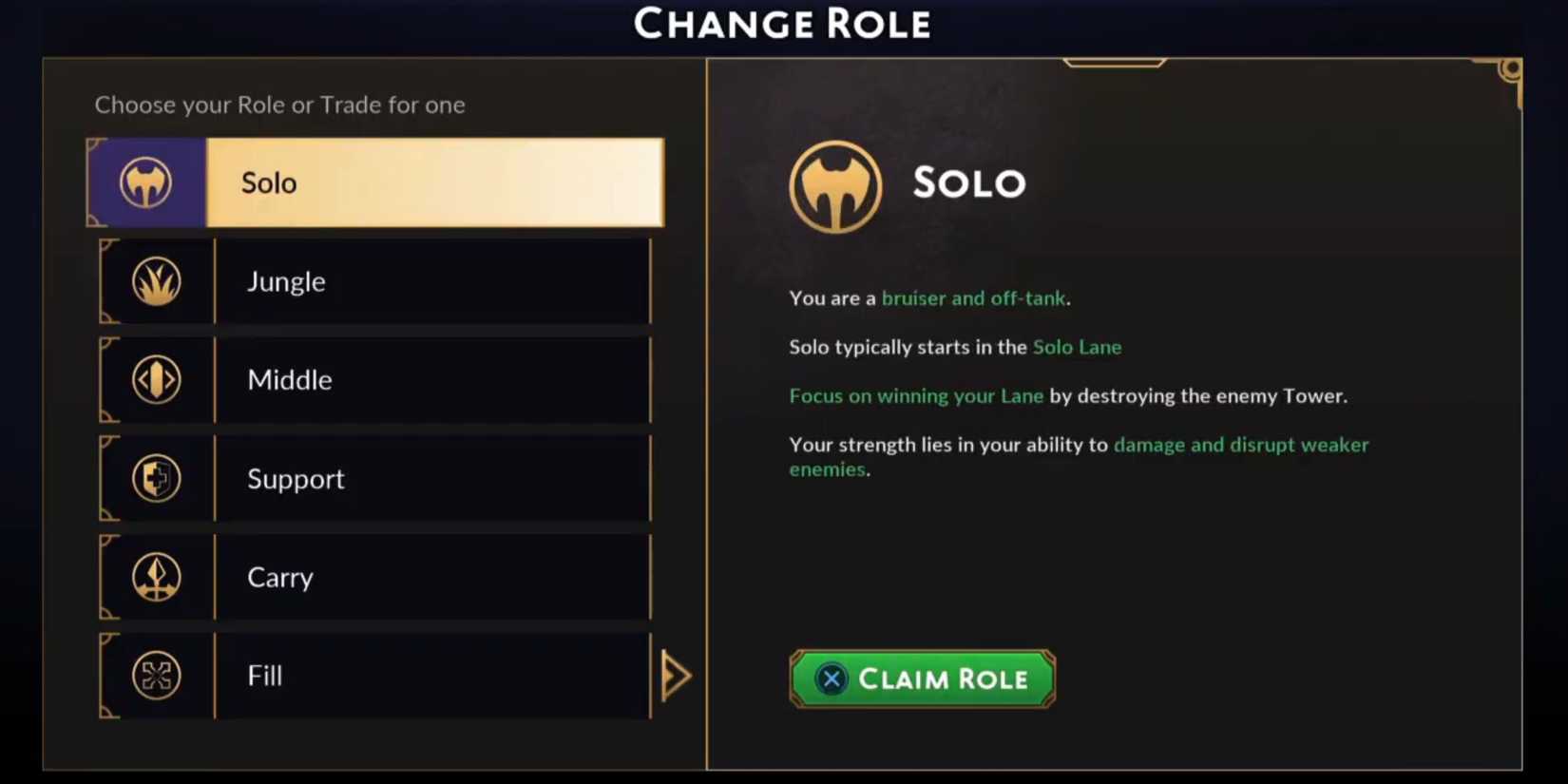Click the Middle lane icon

coord(155,380)
